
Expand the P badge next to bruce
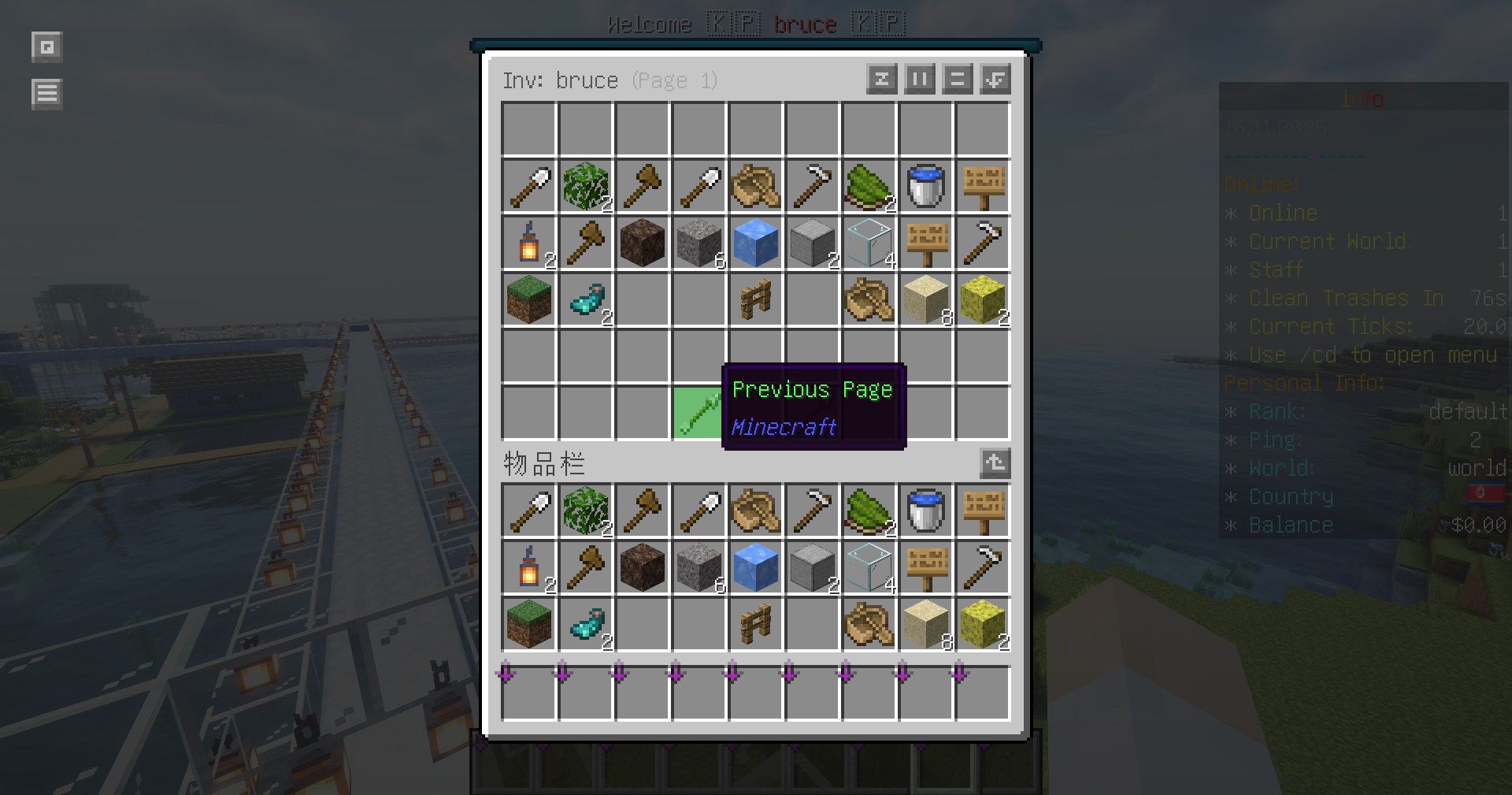(889, 24)
